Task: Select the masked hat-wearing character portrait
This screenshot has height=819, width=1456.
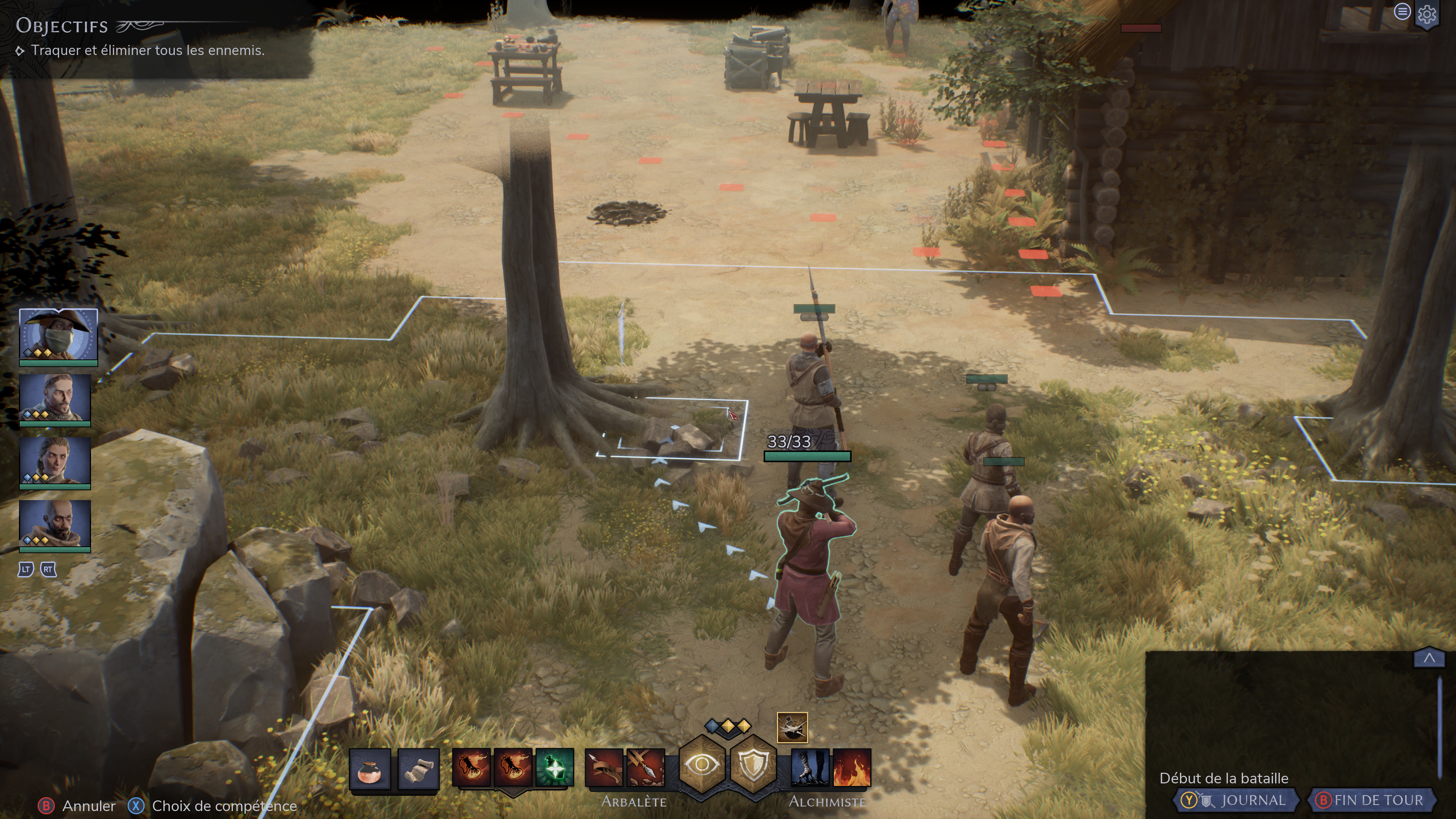Action: coord(58,334)
